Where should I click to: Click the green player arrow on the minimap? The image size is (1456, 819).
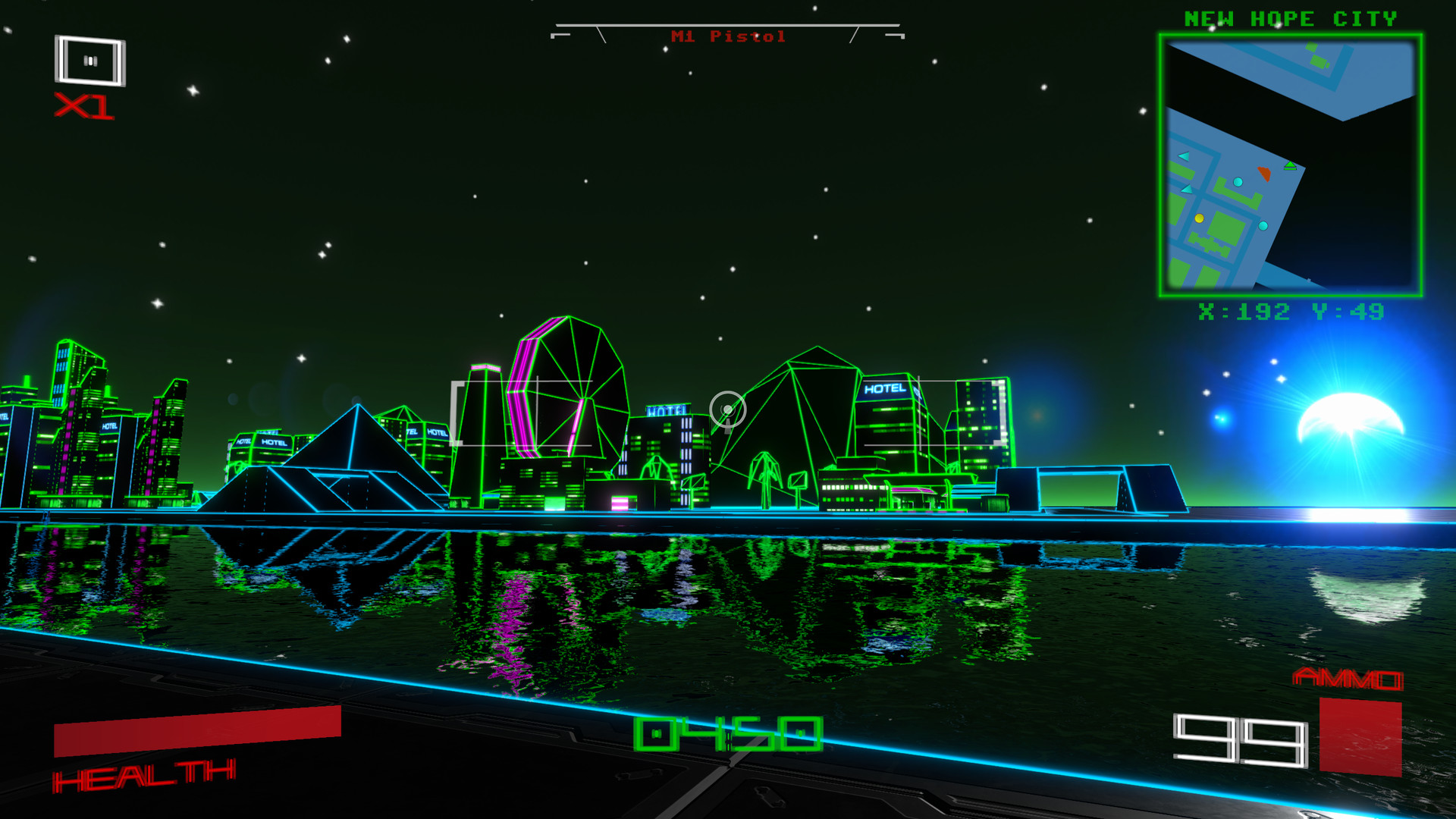[1290, 166]
